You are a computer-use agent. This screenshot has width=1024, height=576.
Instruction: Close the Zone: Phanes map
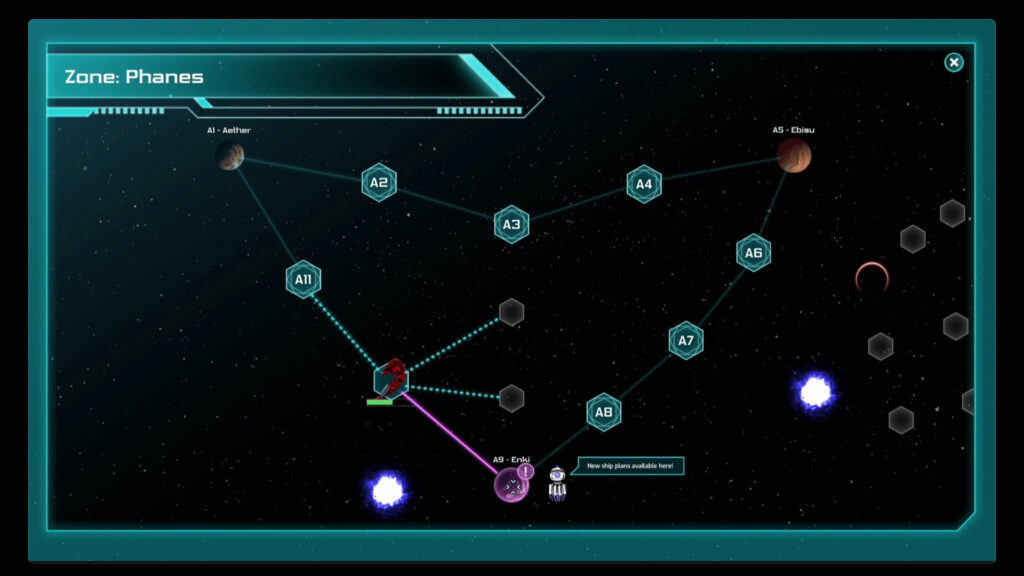click(x=954, y=63)
